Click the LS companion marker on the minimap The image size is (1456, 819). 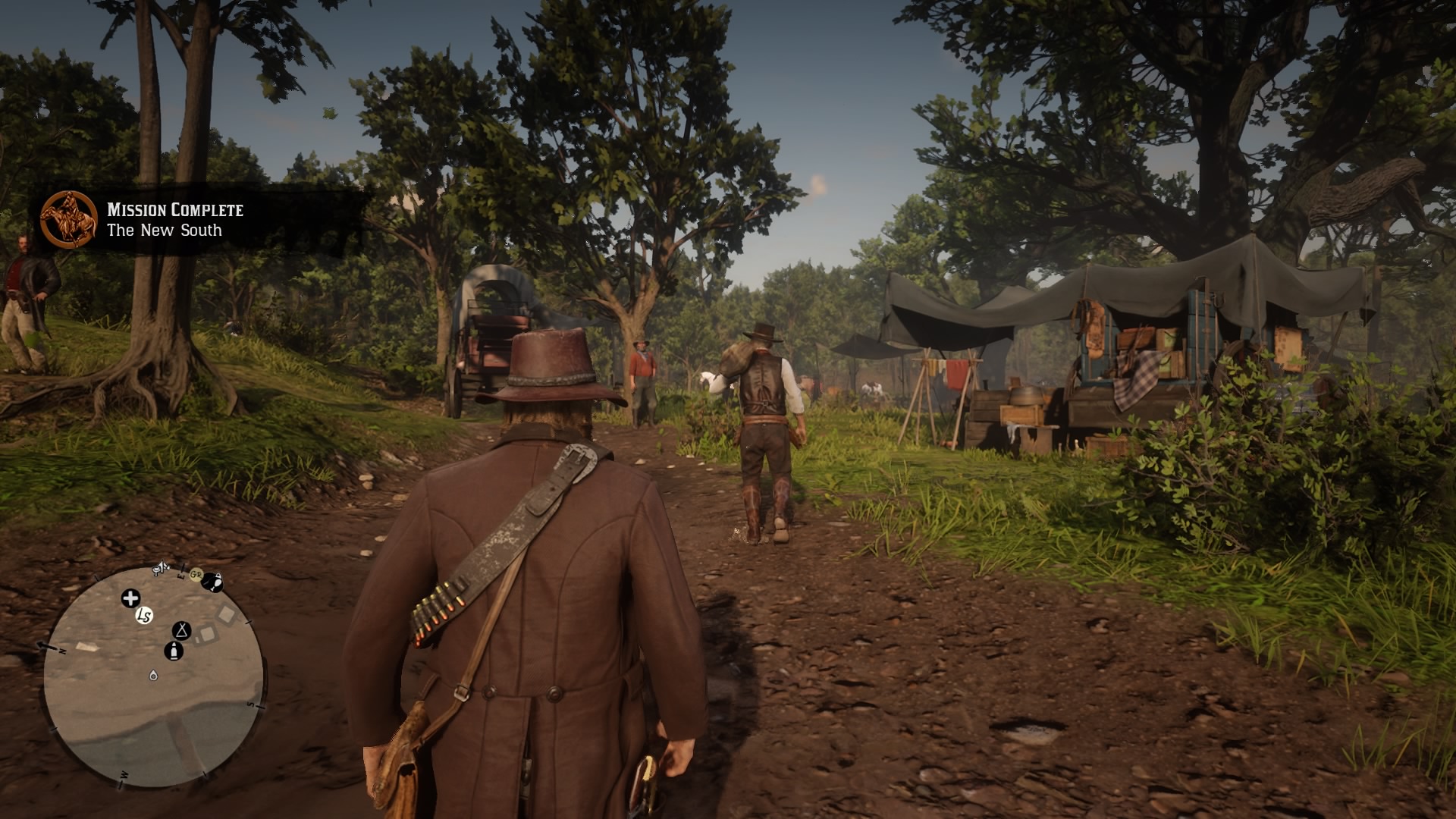tap(143, 616)
